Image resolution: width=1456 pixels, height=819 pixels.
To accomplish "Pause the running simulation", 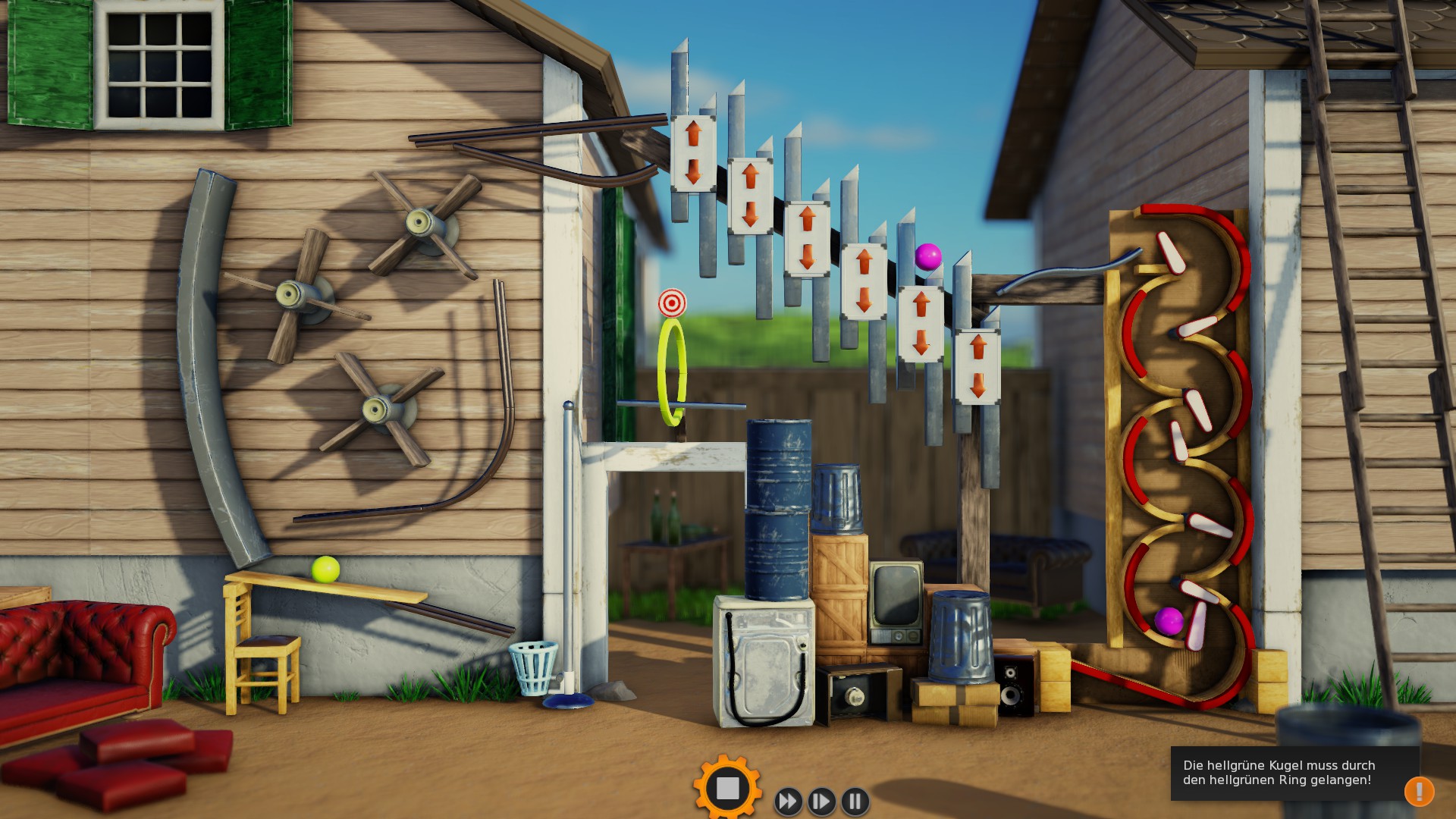I will (855, 801).
